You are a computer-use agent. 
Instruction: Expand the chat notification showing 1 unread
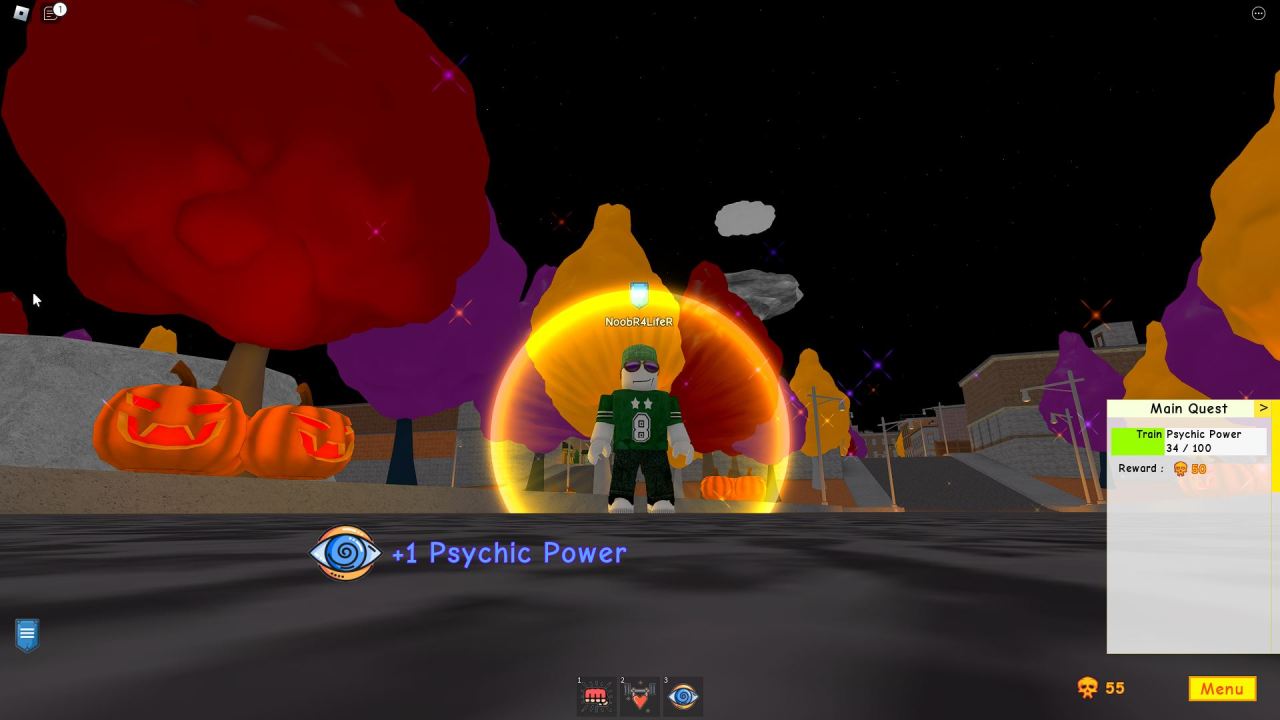(60, 8)
